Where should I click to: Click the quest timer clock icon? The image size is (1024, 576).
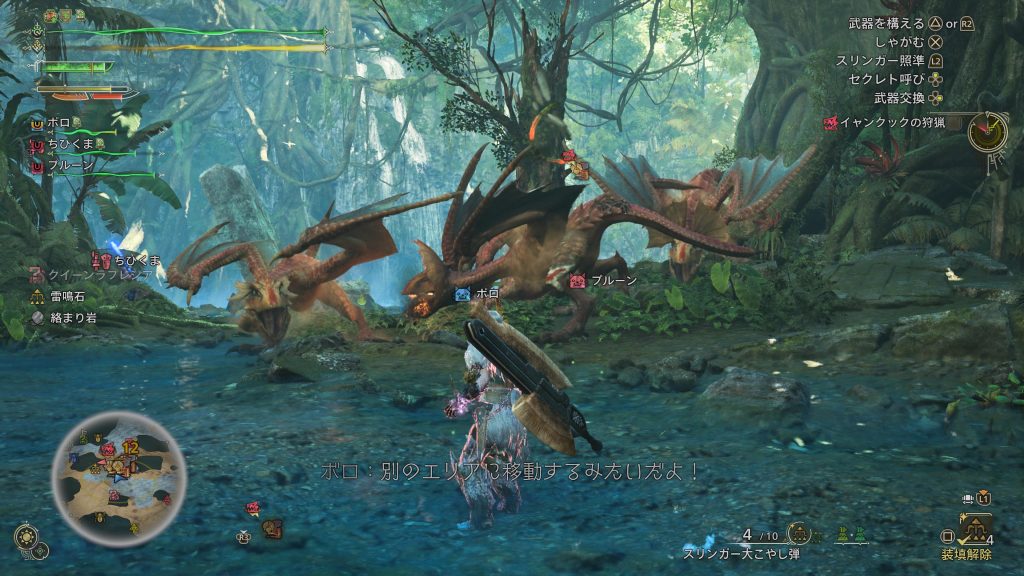(x=987, y=132)
